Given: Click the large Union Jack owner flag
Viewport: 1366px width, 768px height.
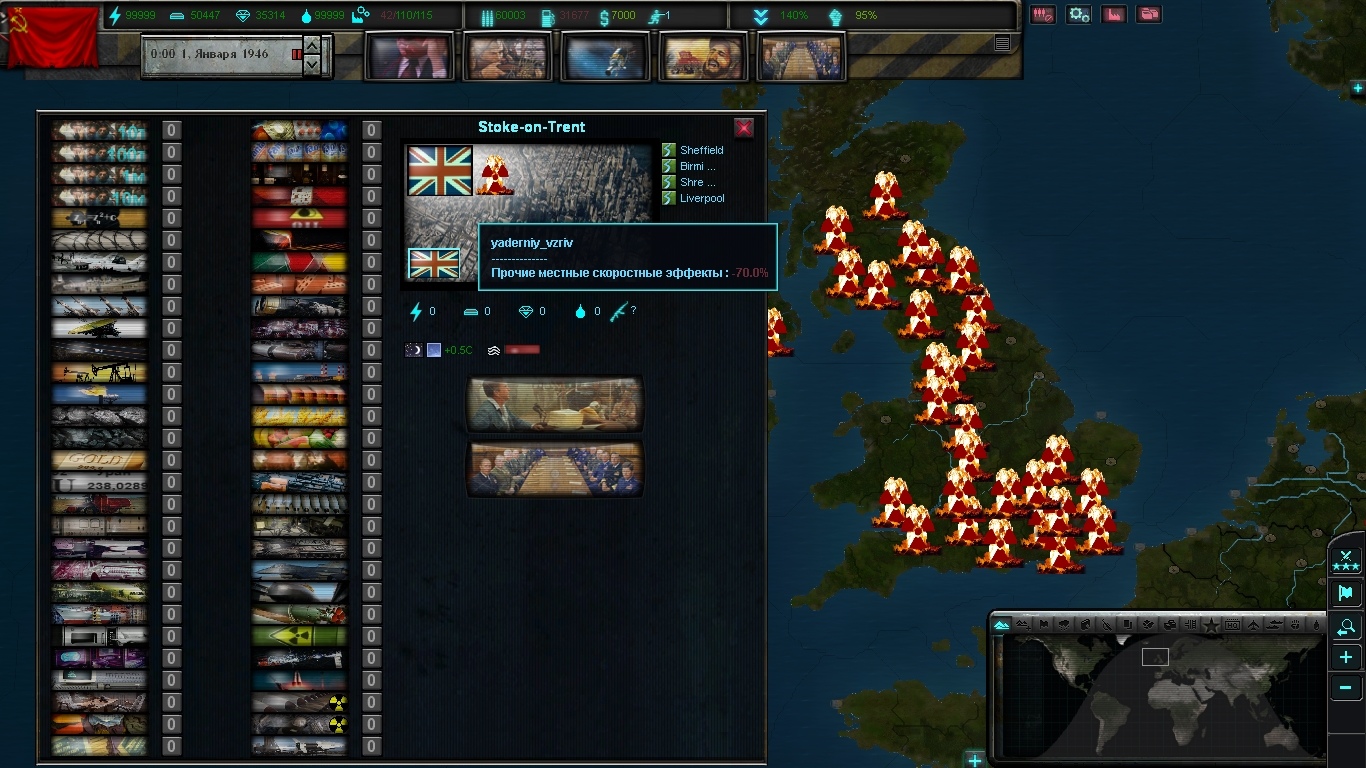Looking at the screenshot, I should point(440,171).
